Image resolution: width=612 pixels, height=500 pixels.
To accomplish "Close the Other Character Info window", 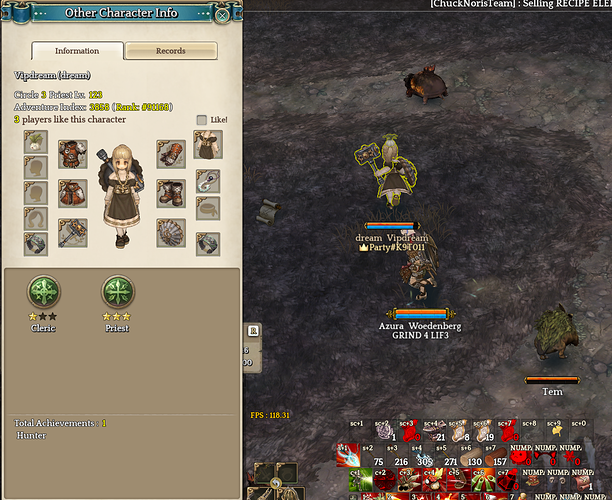I will coord(222,14).
